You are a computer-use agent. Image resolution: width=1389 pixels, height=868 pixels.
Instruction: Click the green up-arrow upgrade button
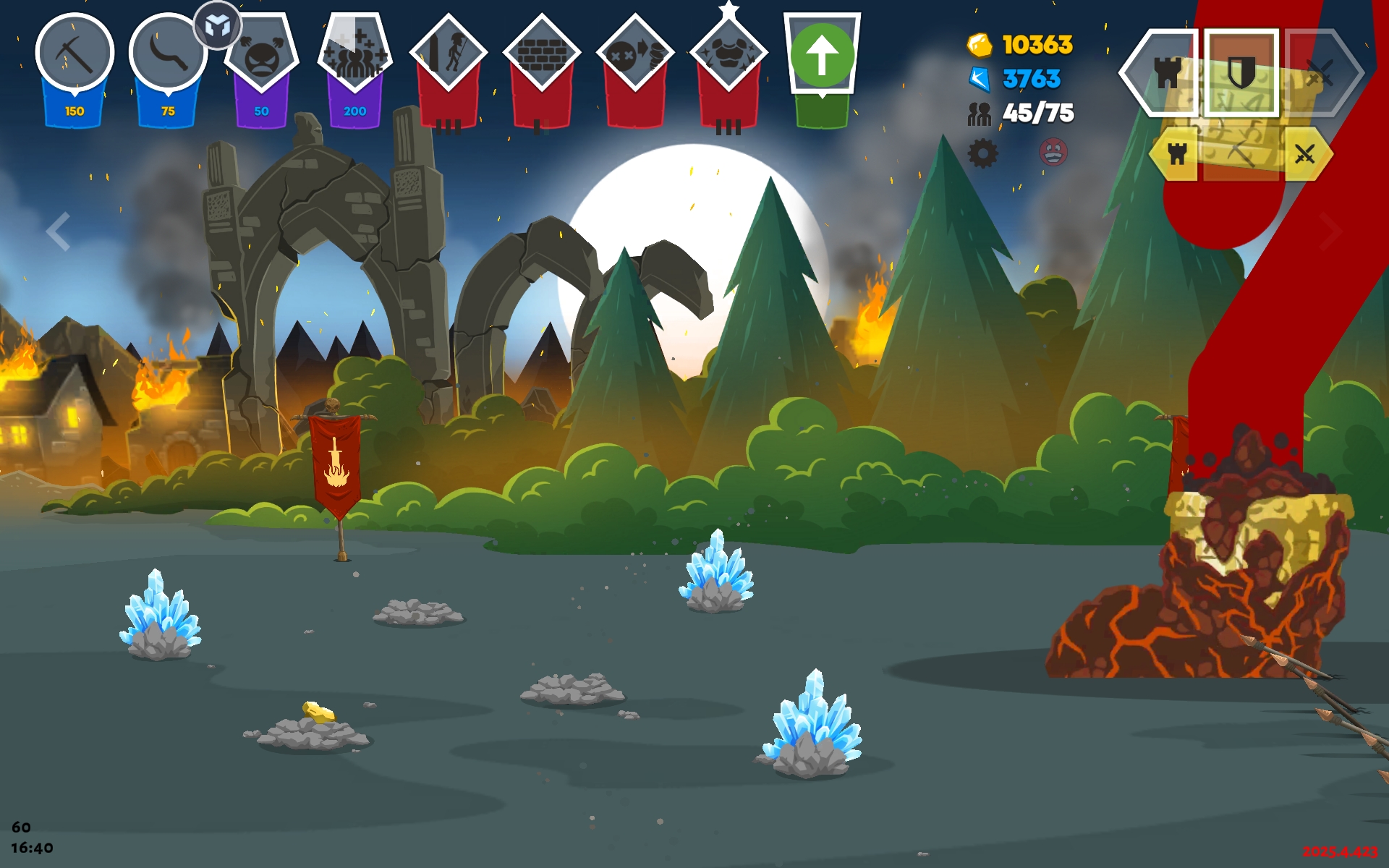tap(822, 55)
